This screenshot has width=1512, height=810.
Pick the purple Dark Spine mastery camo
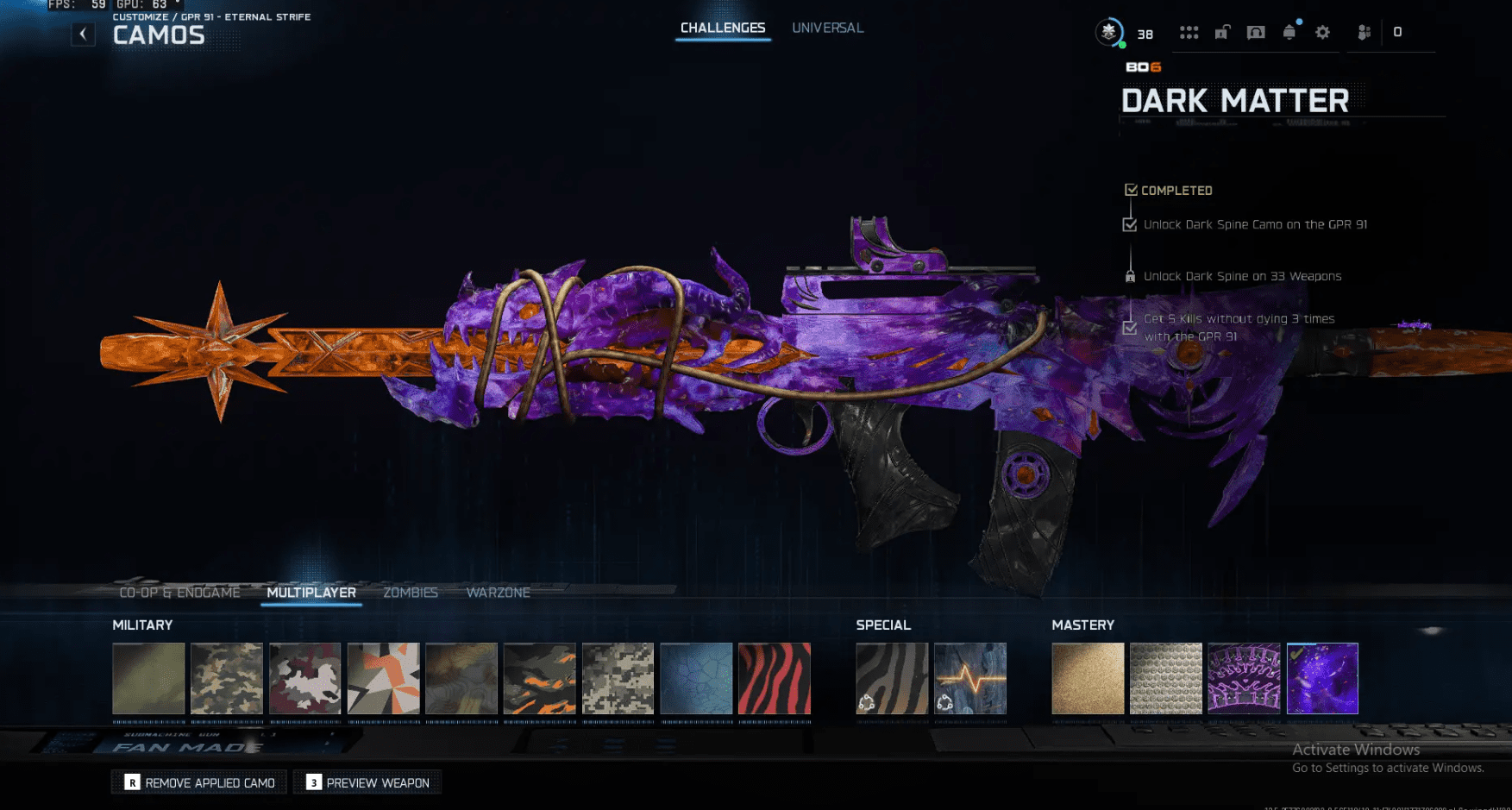tap(1244, 678)
